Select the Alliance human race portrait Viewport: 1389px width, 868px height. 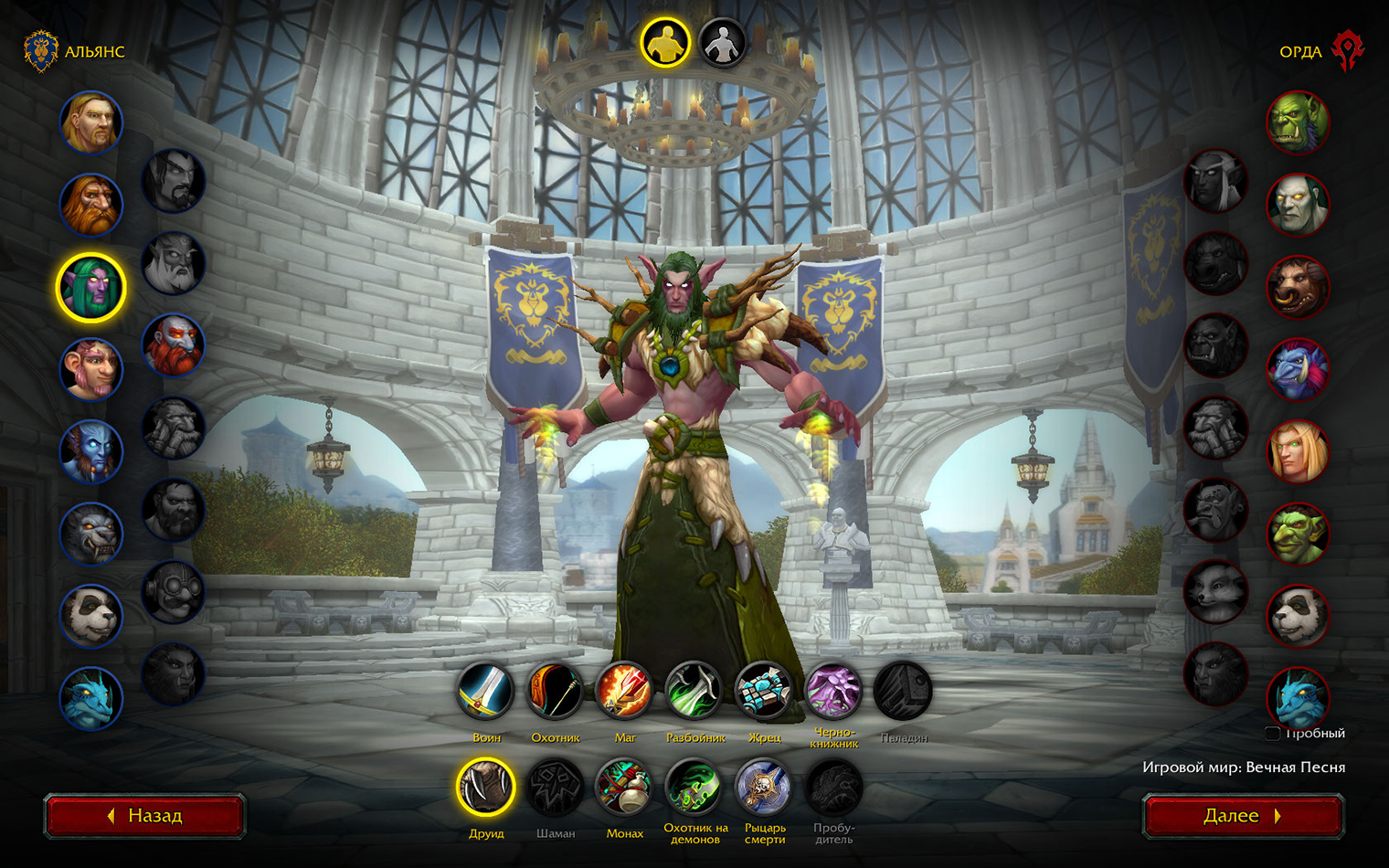(x=91, y=122)
